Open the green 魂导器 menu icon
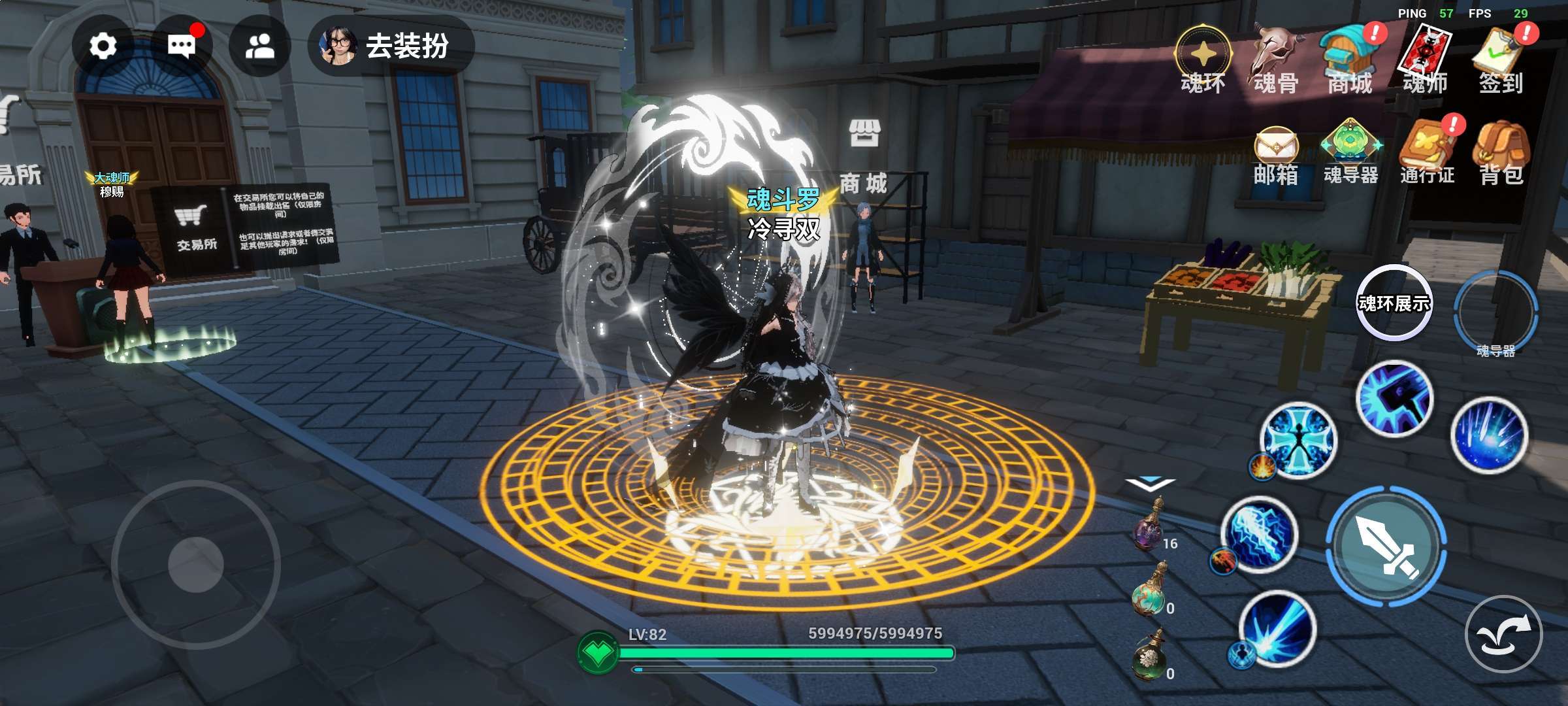 [x=1350, y=154]
